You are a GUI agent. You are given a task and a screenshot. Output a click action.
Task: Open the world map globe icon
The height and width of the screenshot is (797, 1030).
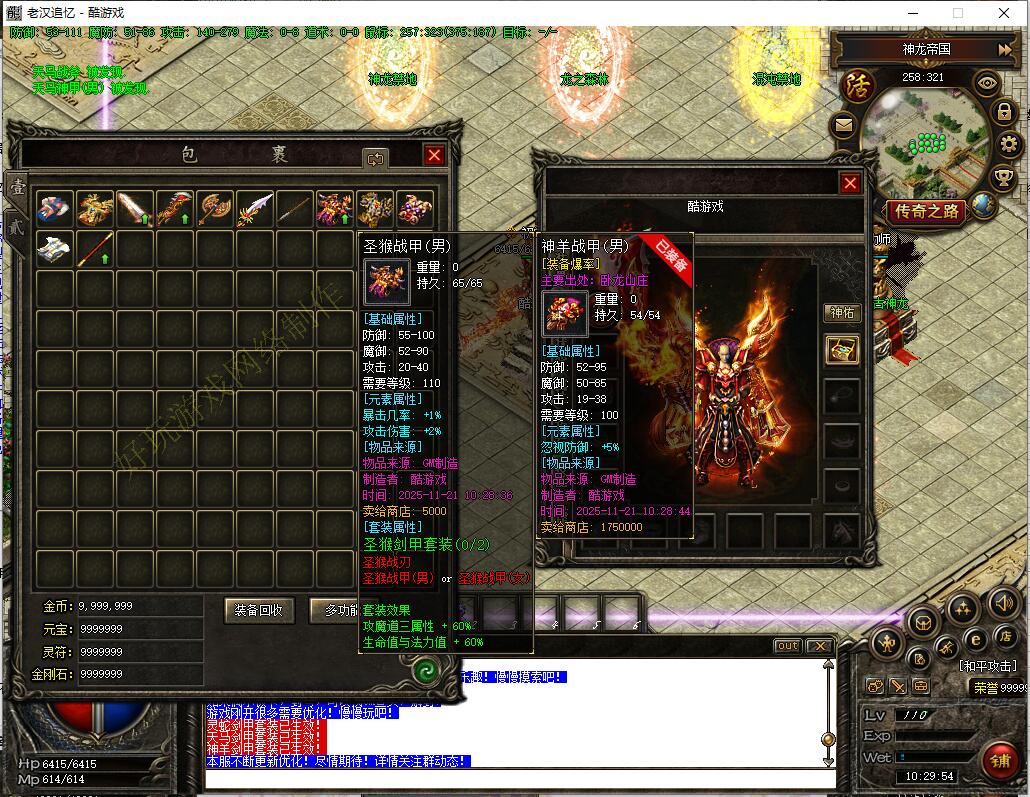[x=984, y=205]
